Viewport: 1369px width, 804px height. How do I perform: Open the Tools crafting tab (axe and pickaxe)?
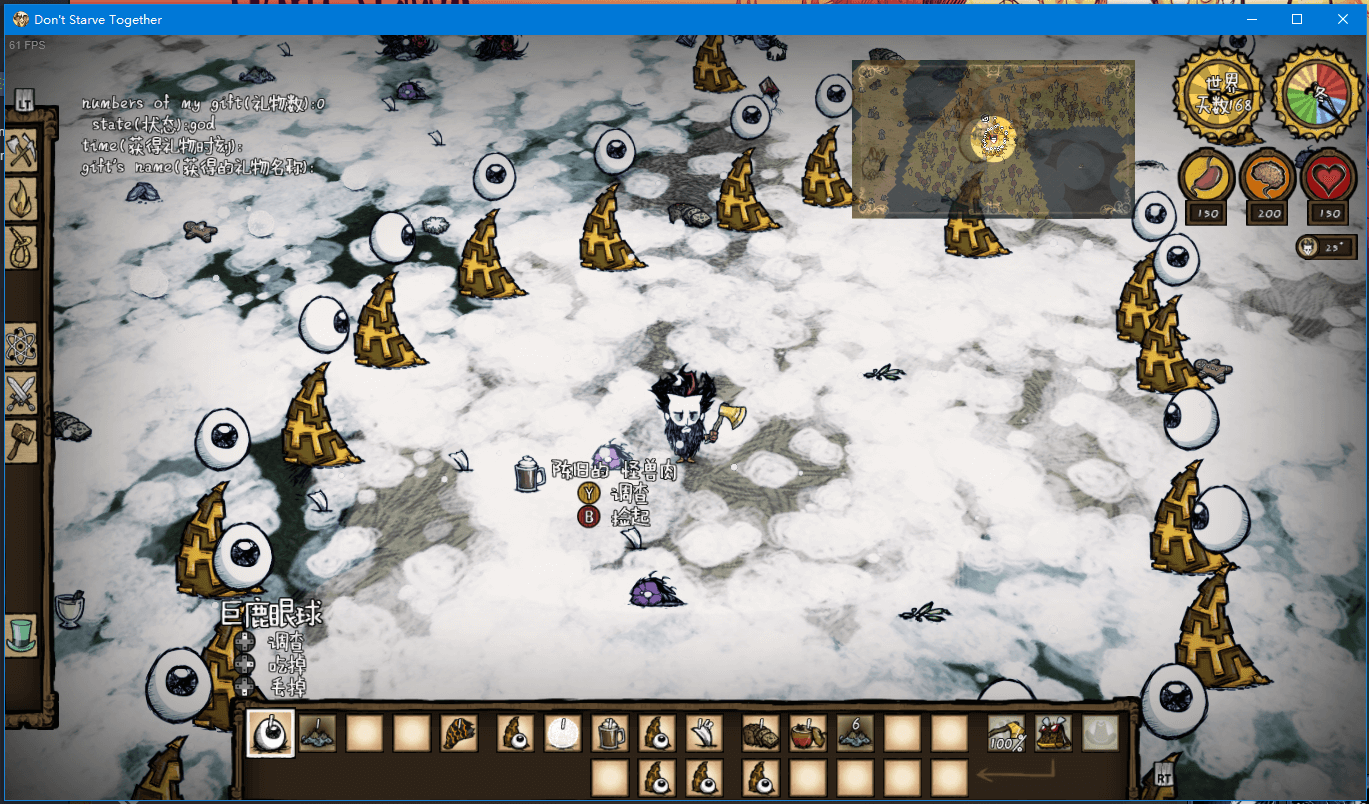21,150
